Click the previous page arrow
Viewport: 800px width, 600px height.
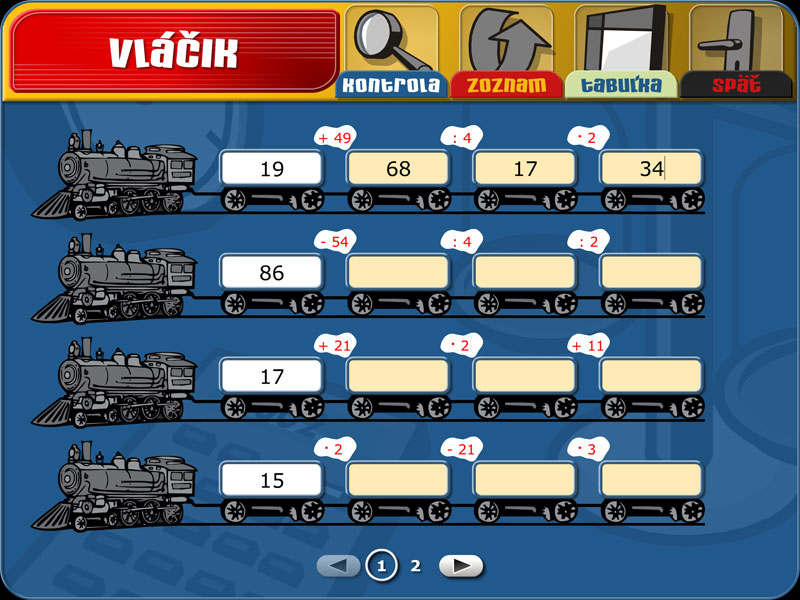(x=339, y=566)
